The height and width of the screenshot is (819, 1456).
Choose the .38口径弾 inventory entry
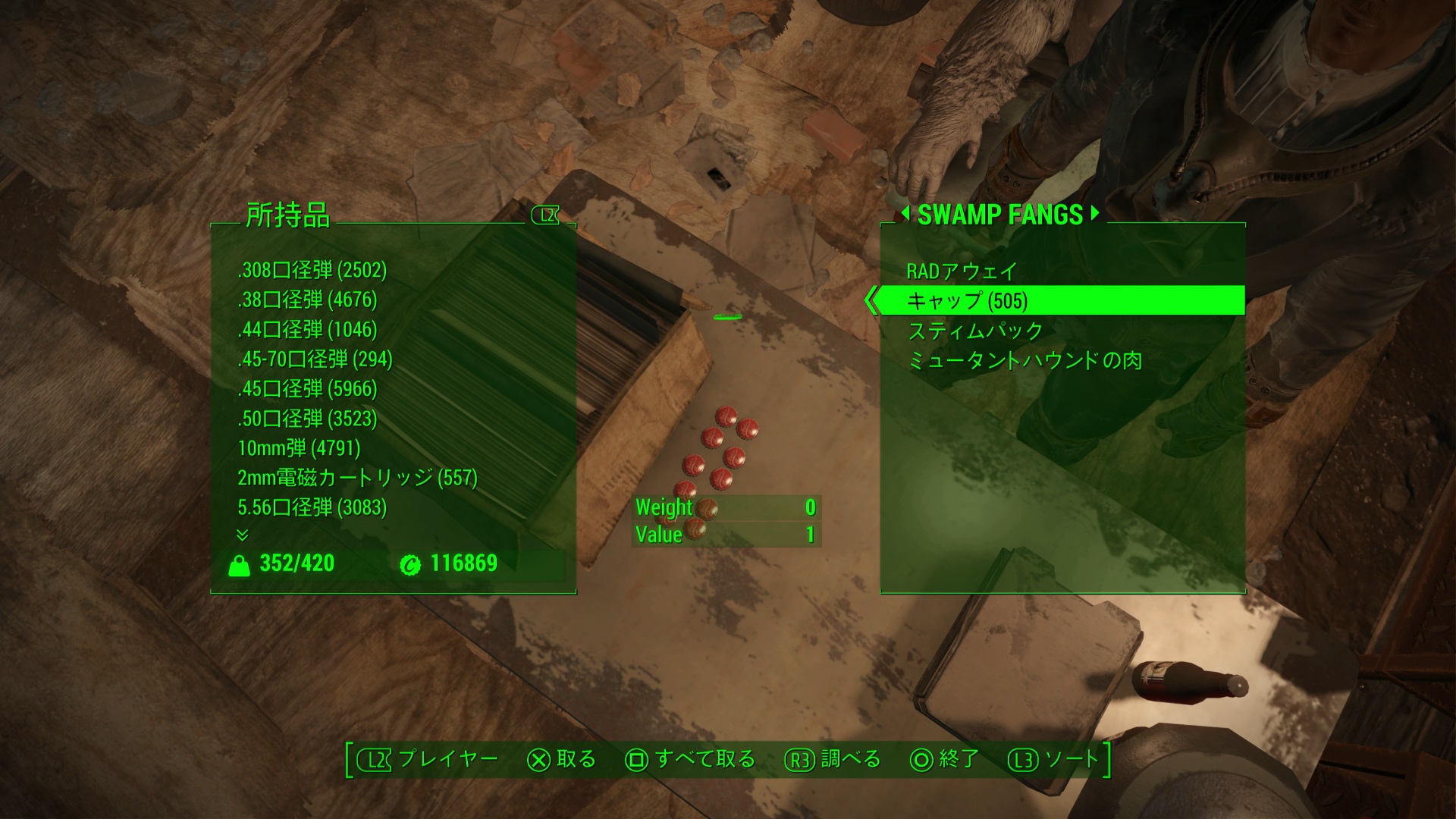pos(307,300)
